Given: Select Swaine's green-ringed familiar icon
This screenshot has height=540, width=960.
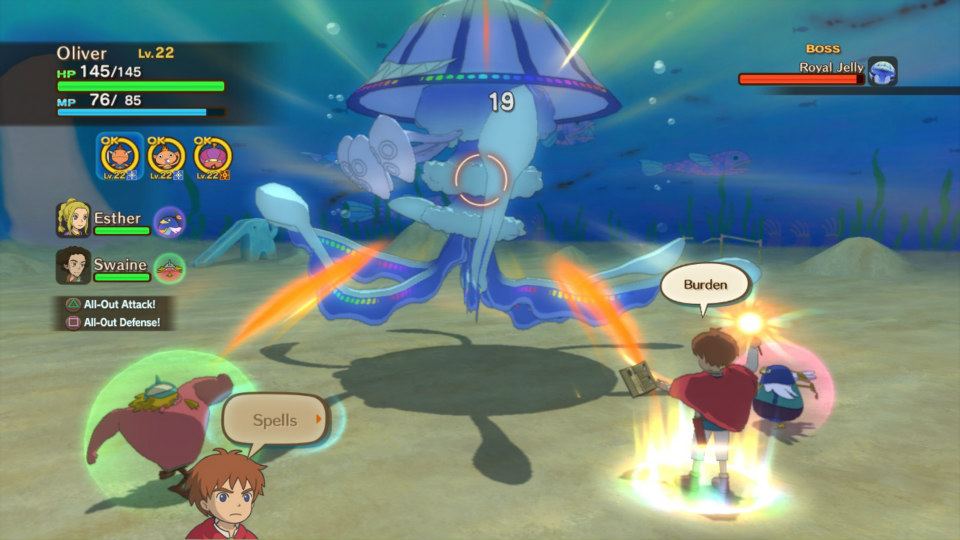Looking at the screenshot, I should coord(170,267).
